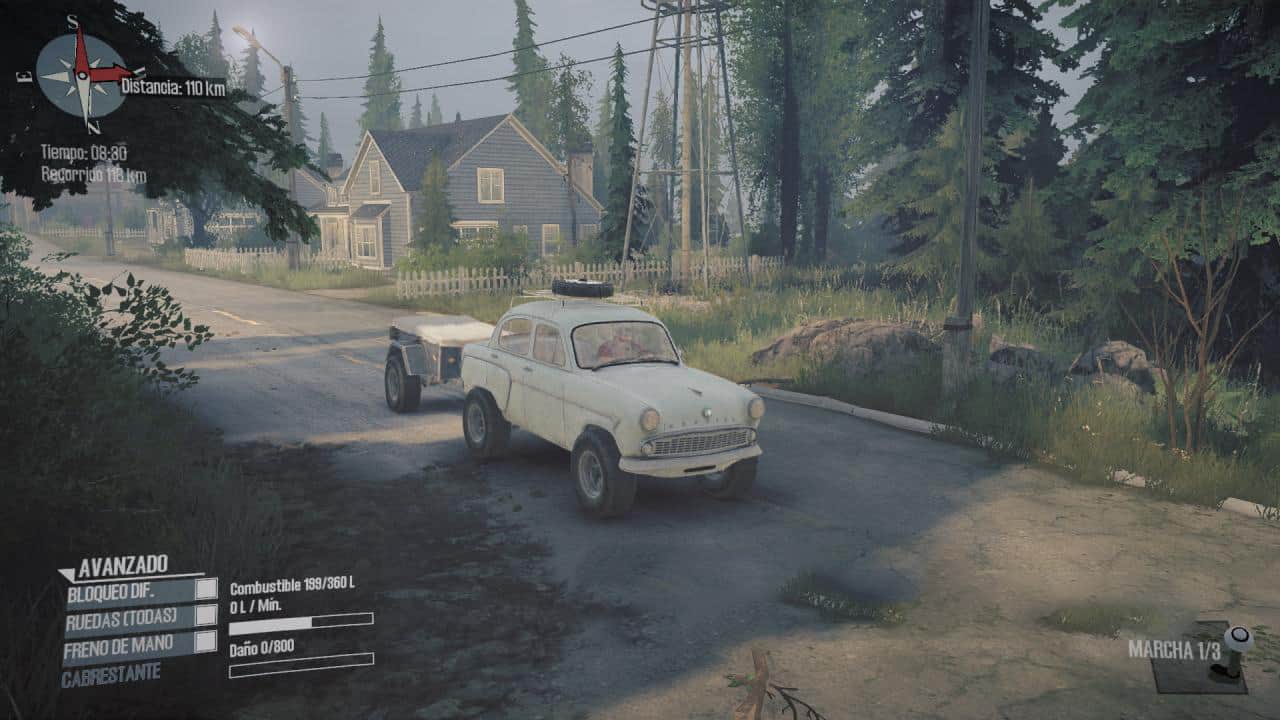1280x720 pixels.
Task: Enable Ruedas (Todas) all-wheel drive
Action: [205, 615]
